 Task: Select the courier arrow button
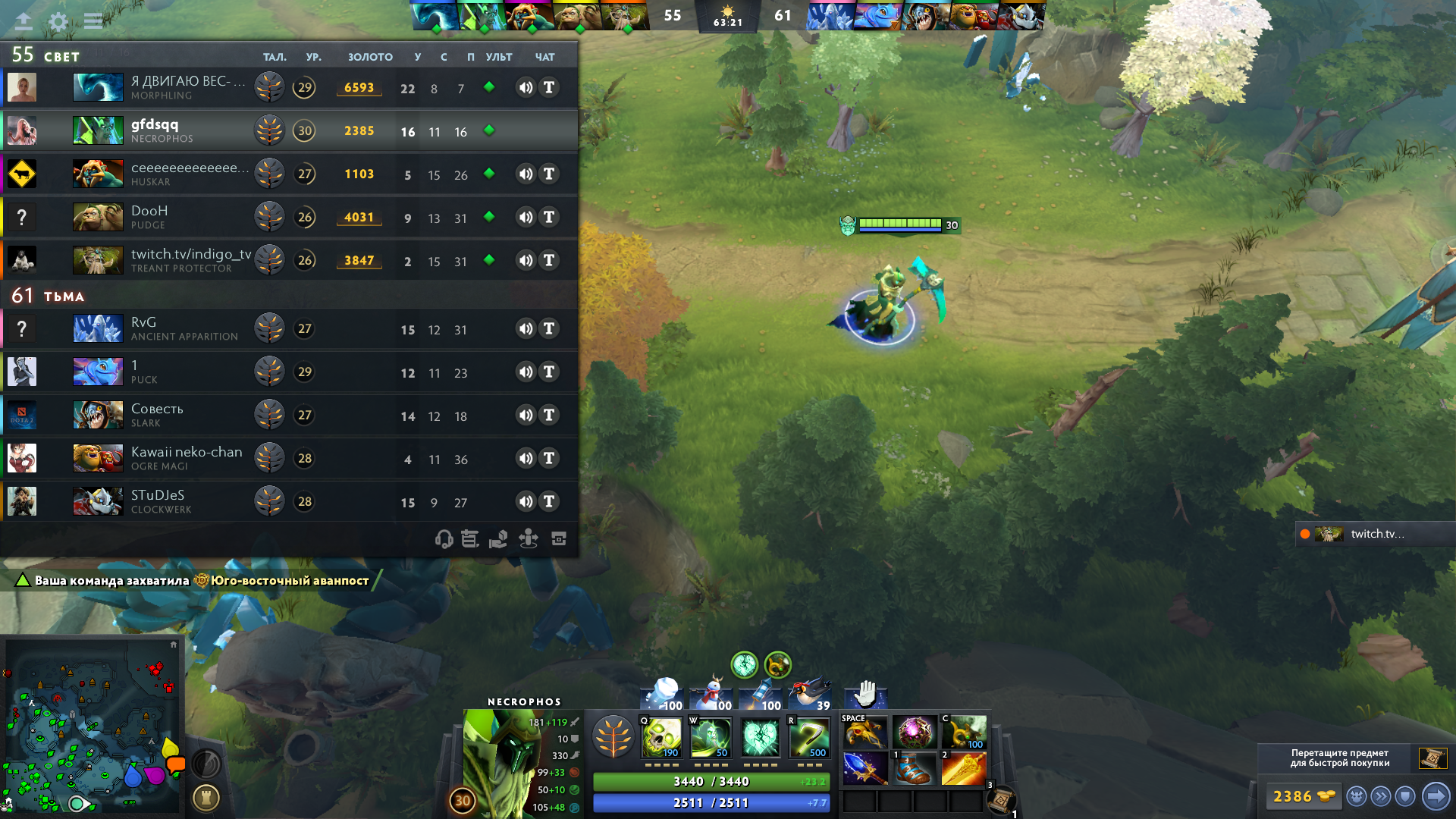tap(1436, 796)
